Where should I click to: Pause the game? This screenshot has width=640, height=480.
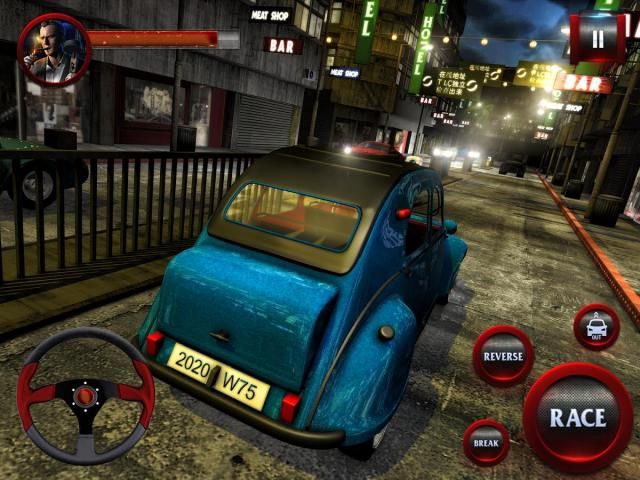coord(597,39)
